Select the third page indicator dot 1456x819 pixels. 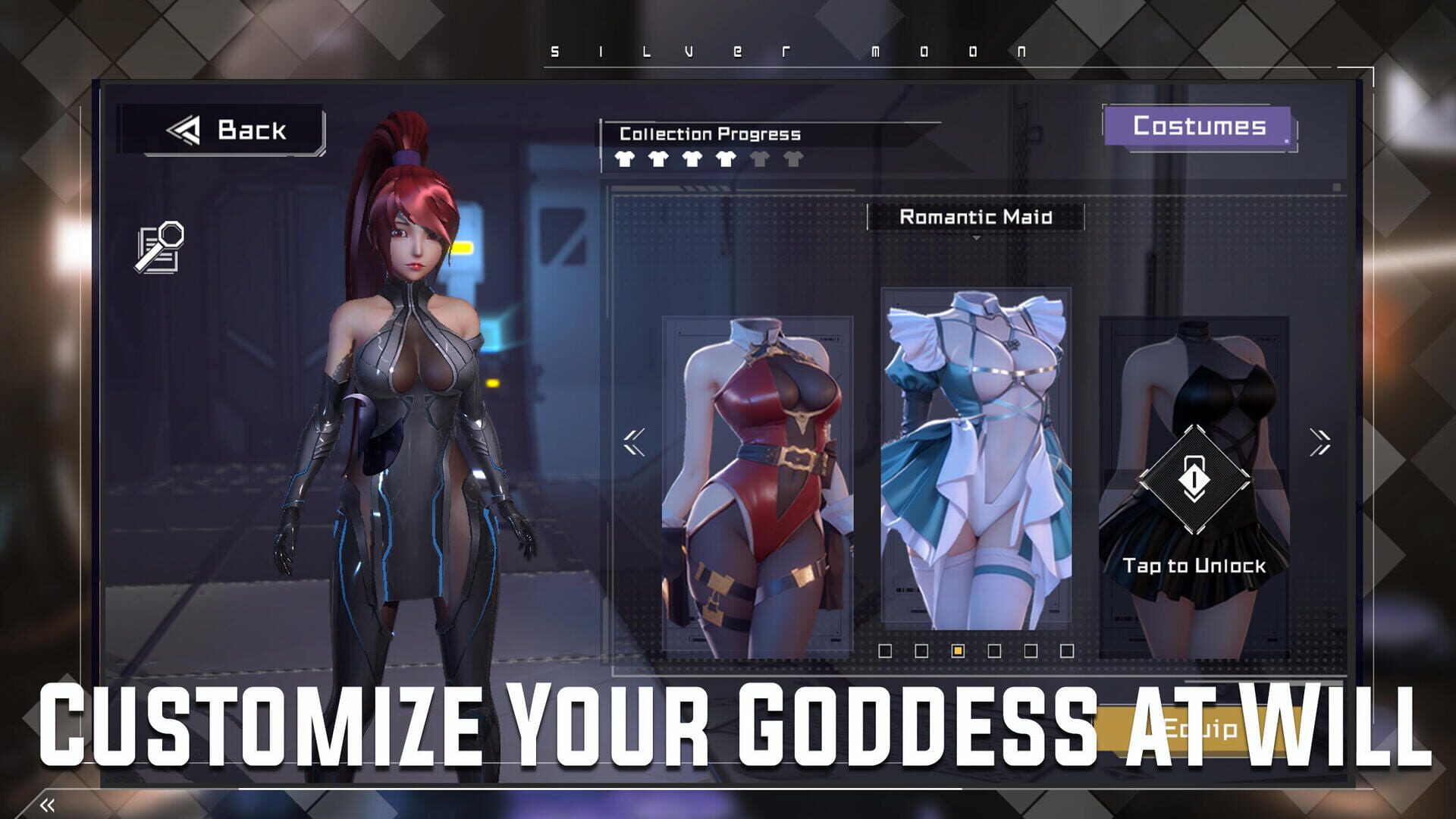959,651
